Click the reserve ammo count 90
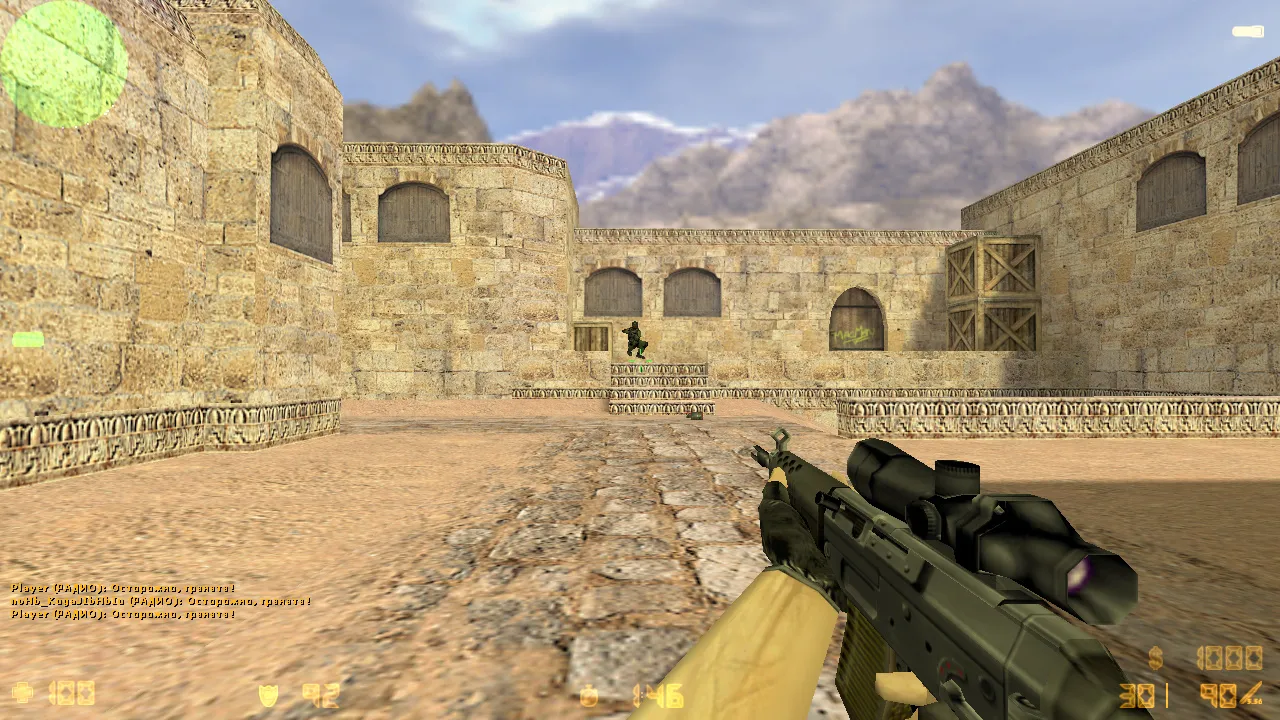This screenshot has height=720, width=1280. pyautogui.click(x=1218, y=696)
